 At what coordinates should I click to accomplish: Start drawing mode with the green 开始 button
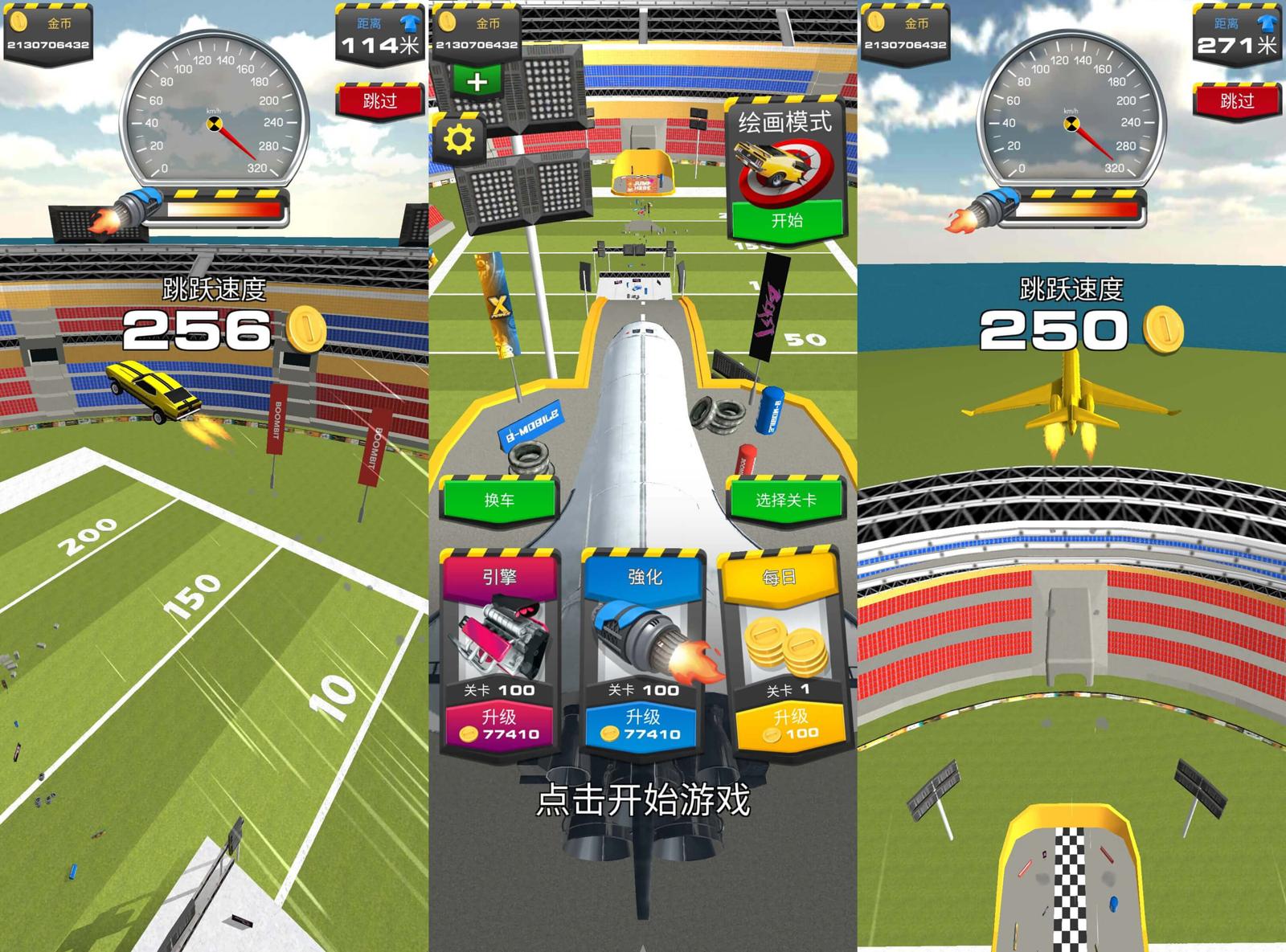pyautogui.click(x=786, y=220)
